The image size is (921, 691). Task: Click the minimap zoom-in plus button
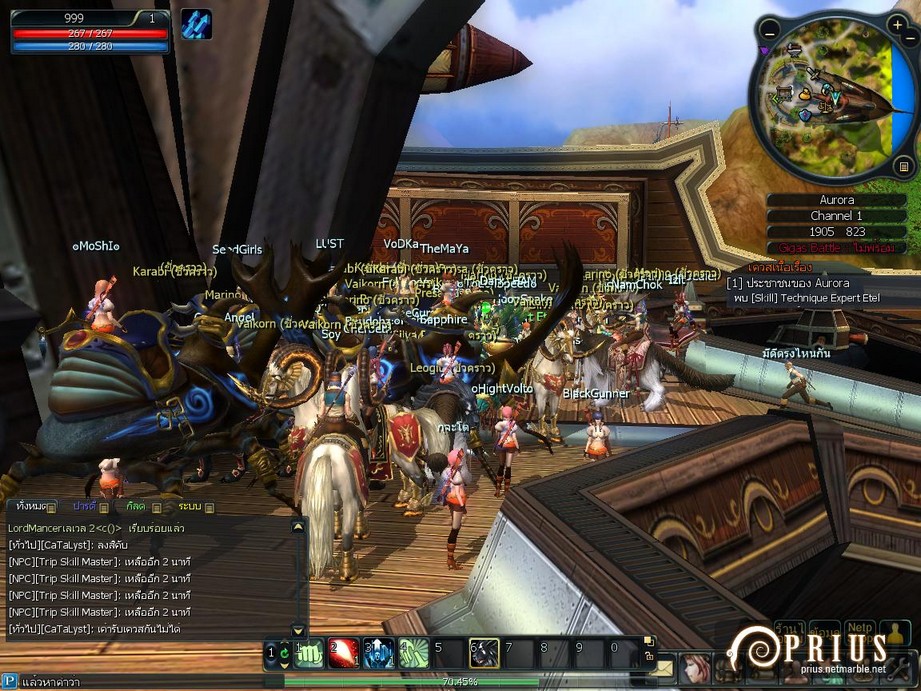[x=897, y=25]
